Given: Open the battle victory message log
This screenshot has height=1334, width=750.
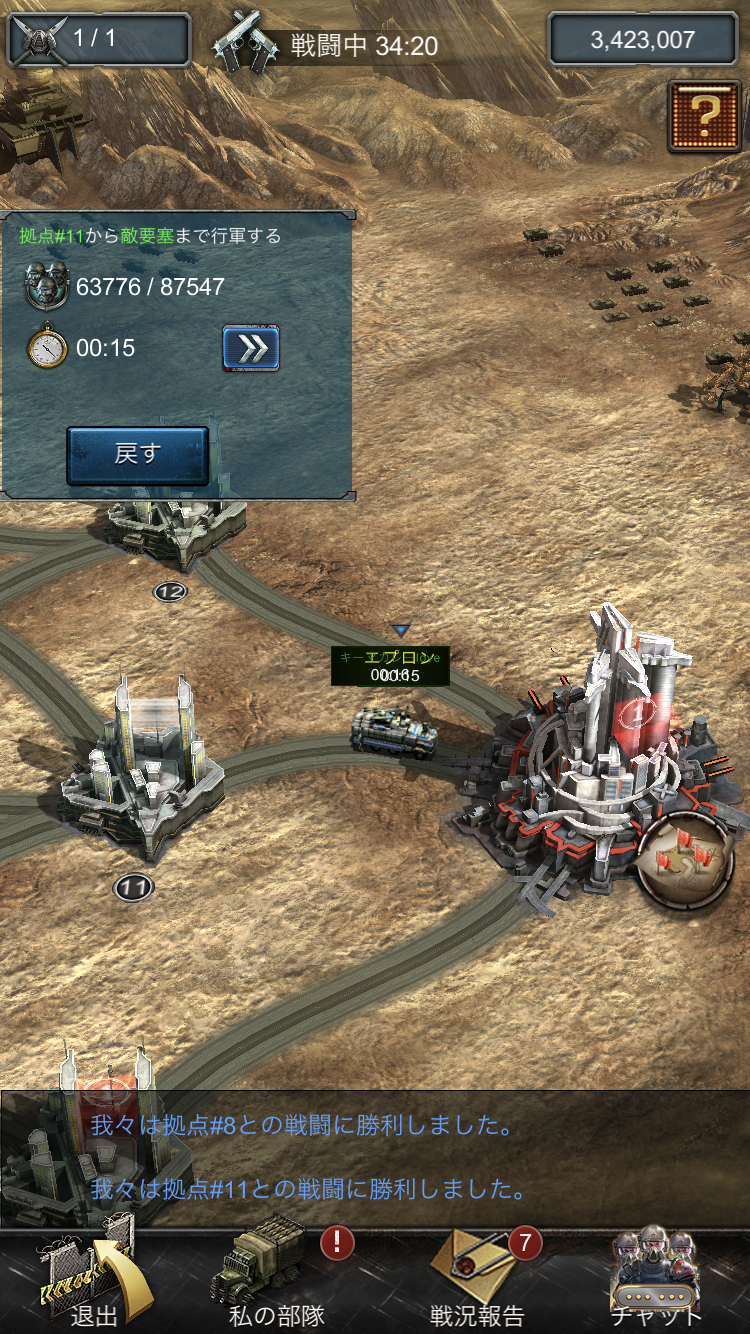Looking at the screenshot, I should pos(375,1158).
